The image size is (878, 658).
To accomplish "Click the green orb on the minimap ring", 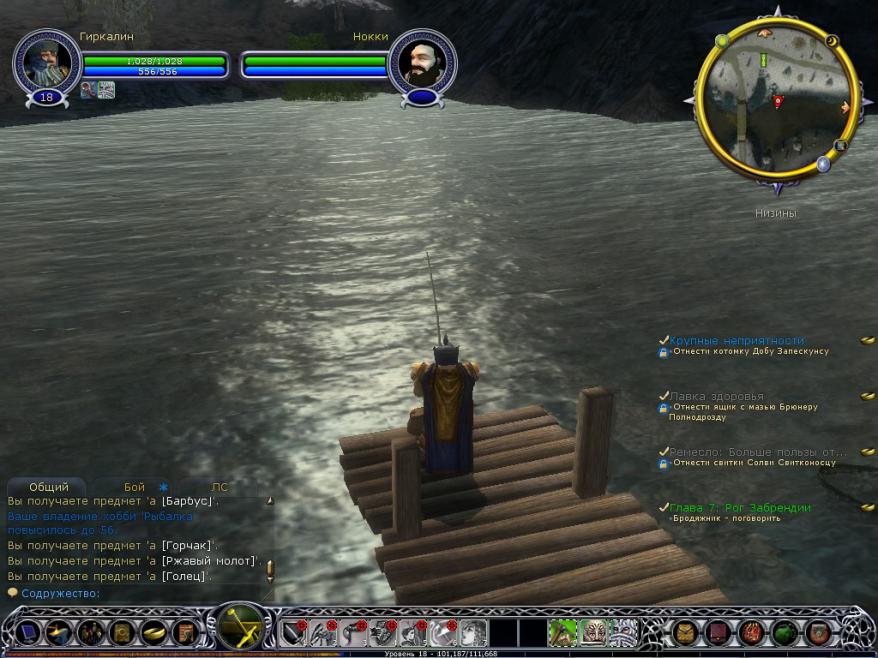I will tap(722, 42).
